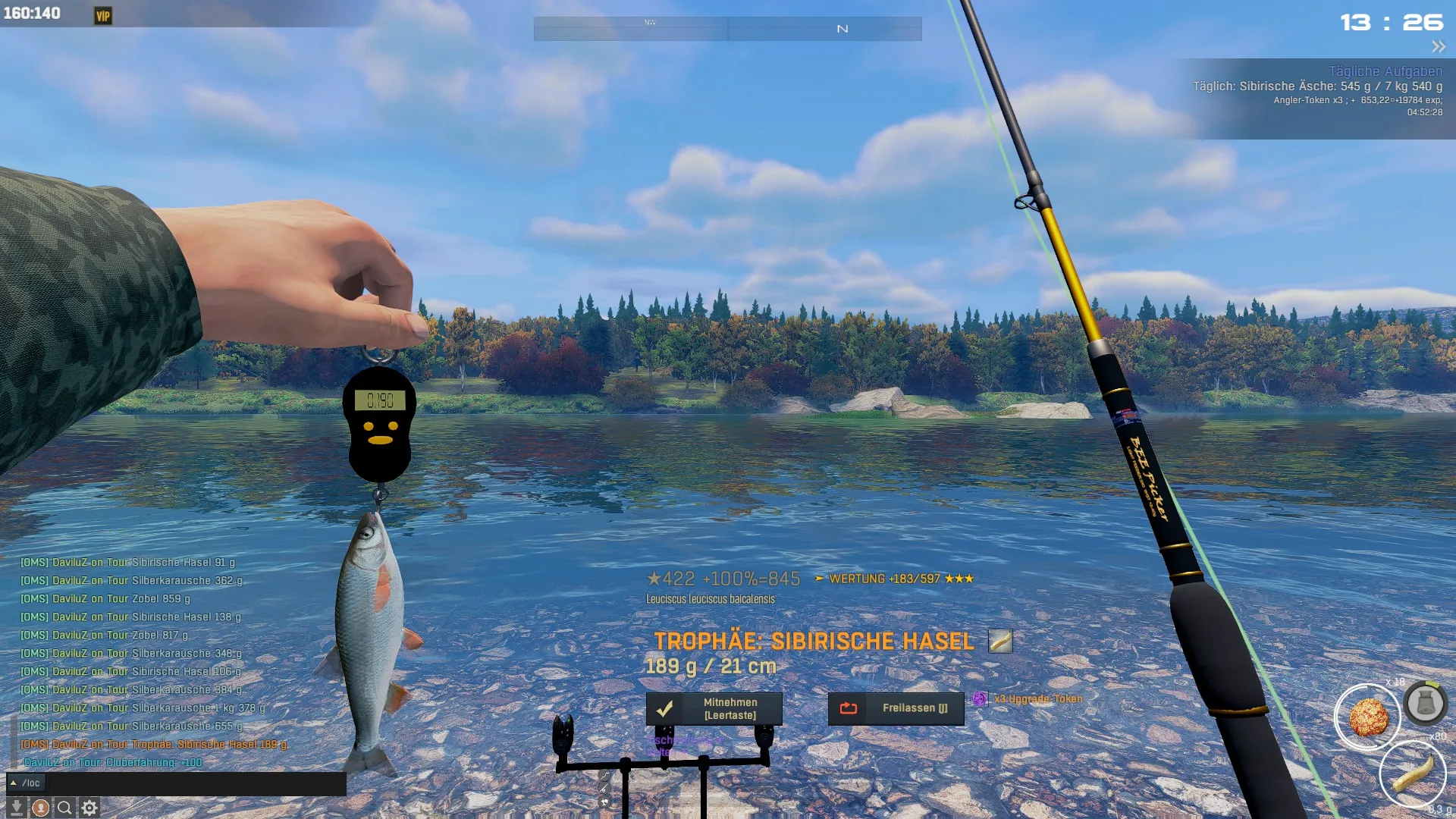Click the magnifying glass search icon
The width and height of the screenshot is (1456, 819).
(65, 808)
